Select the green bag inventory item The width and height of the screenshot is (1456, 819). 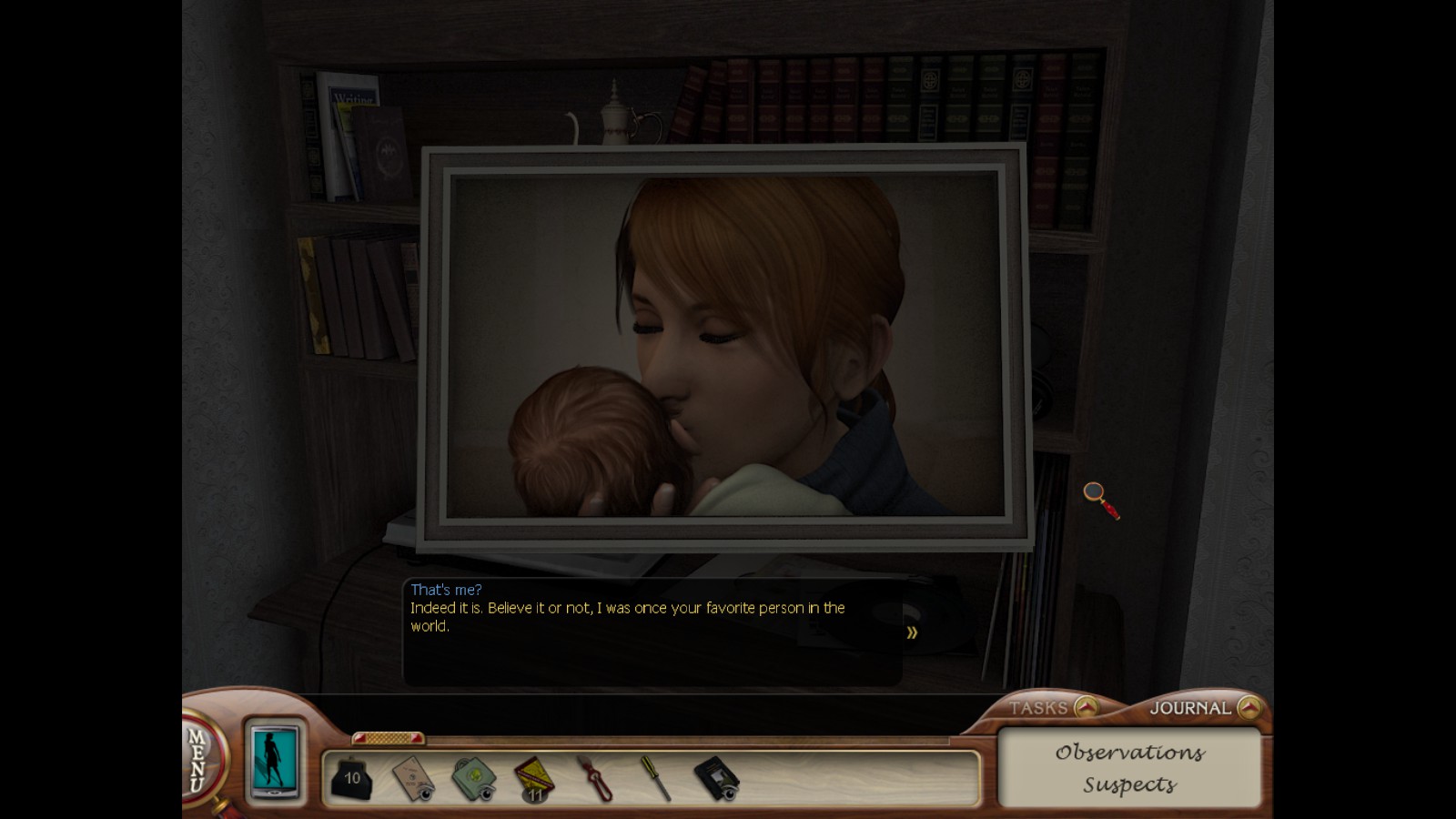coord(473,779)
